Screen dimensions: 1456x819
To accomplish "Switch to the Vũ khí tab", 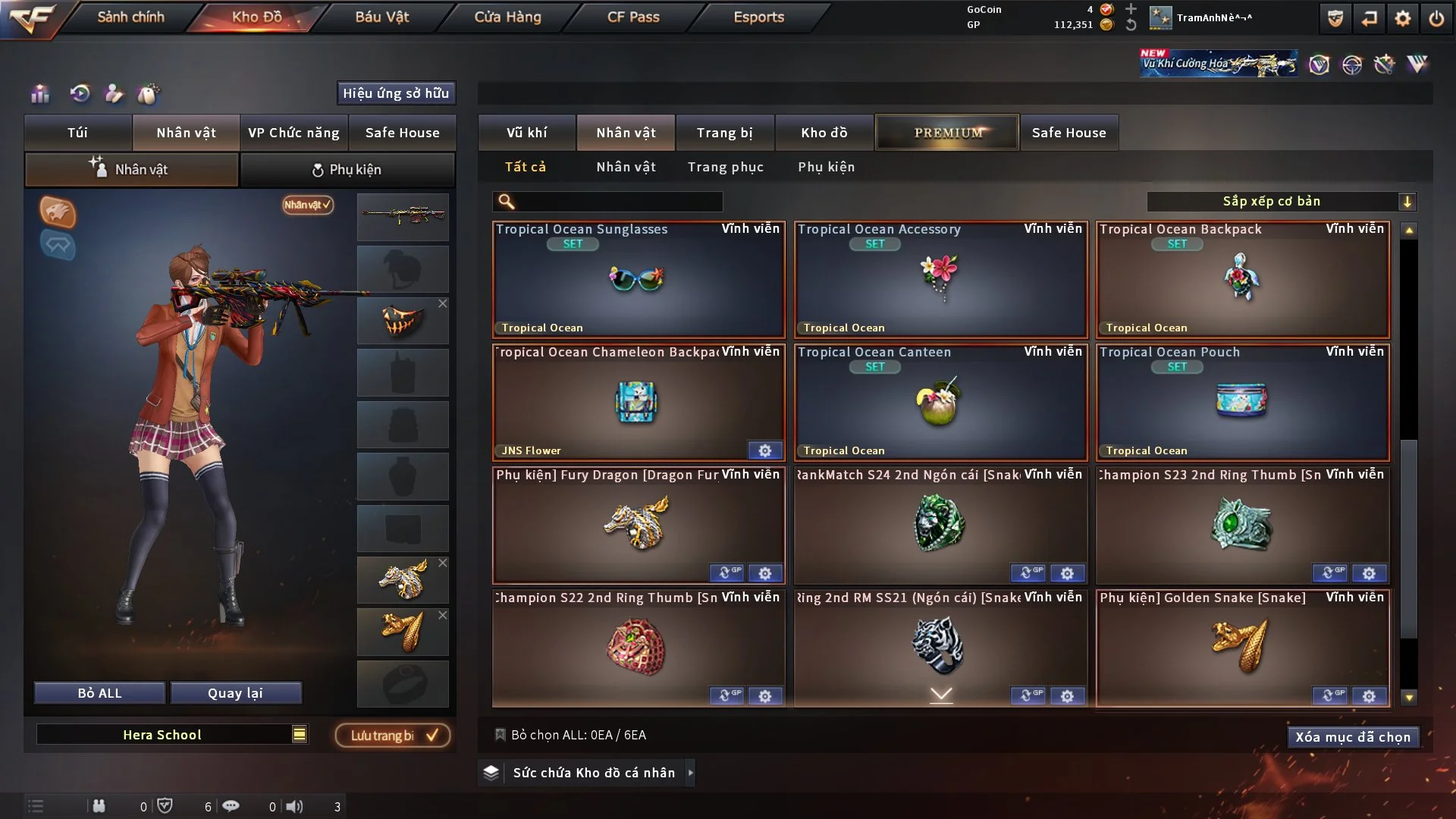I will tap(526, 133).
